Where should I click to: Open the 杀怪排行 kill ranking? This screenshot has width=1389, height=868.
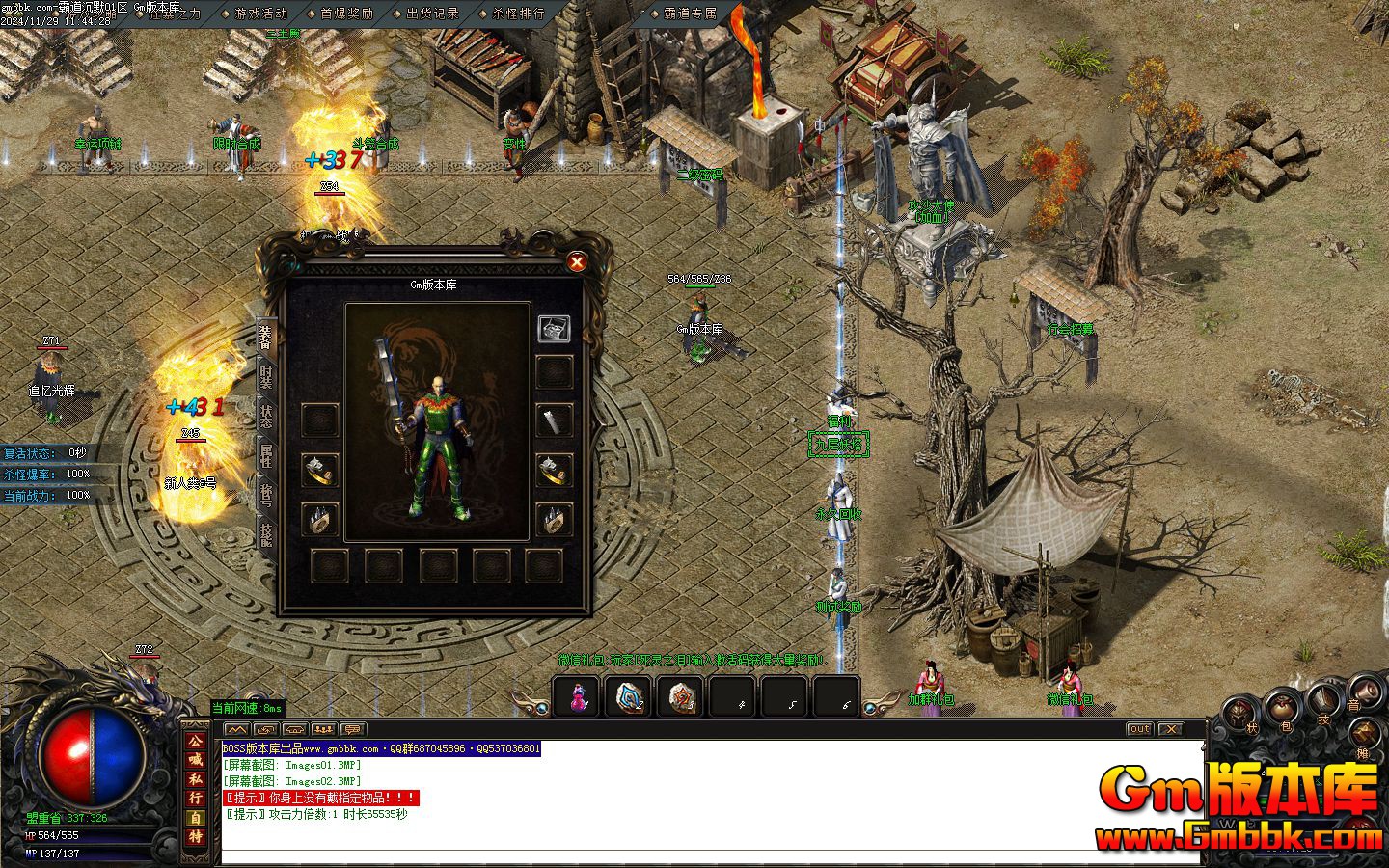coord(518,14)
